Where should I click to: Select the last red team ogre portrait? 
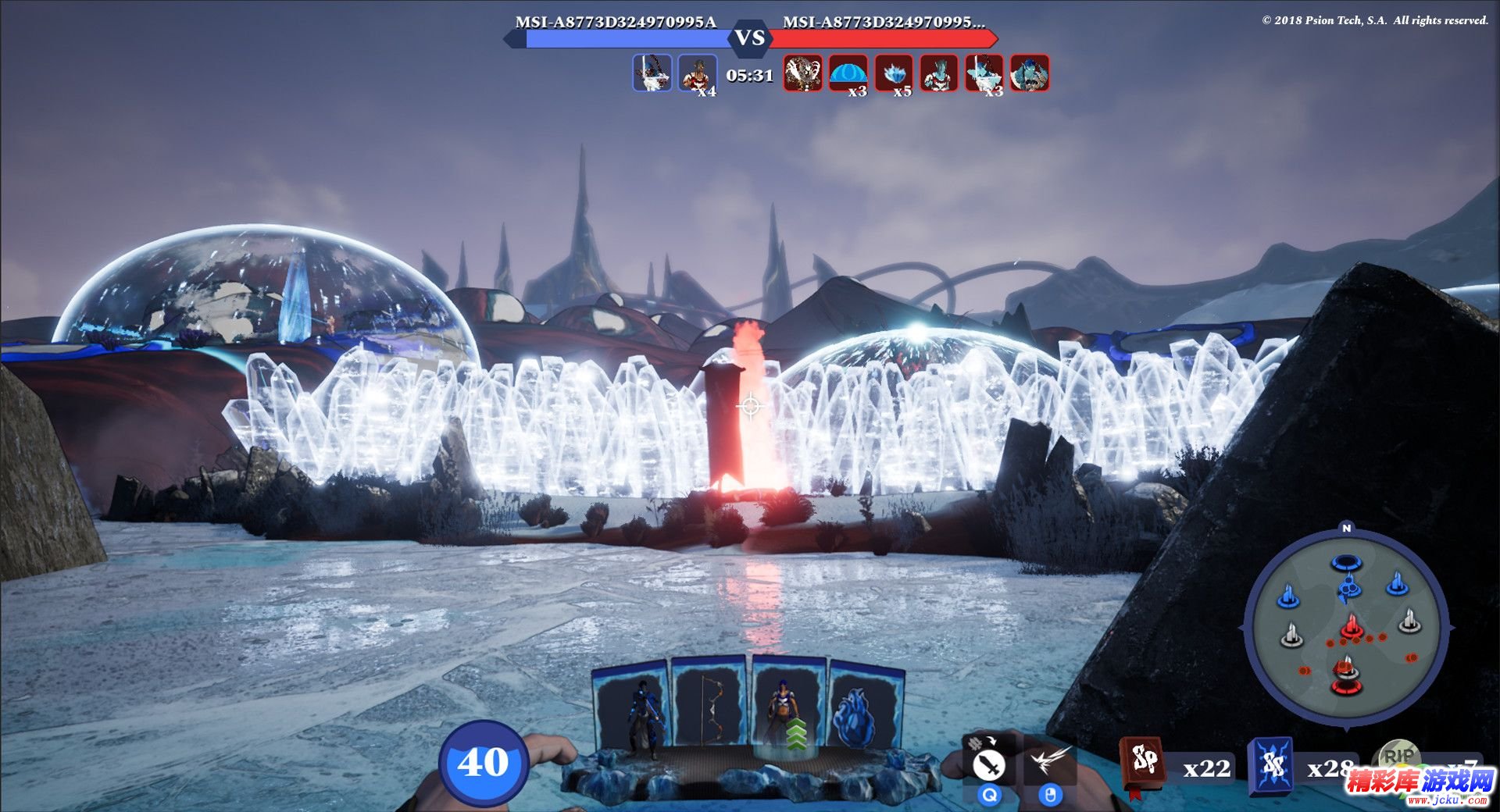point(1029,74)
